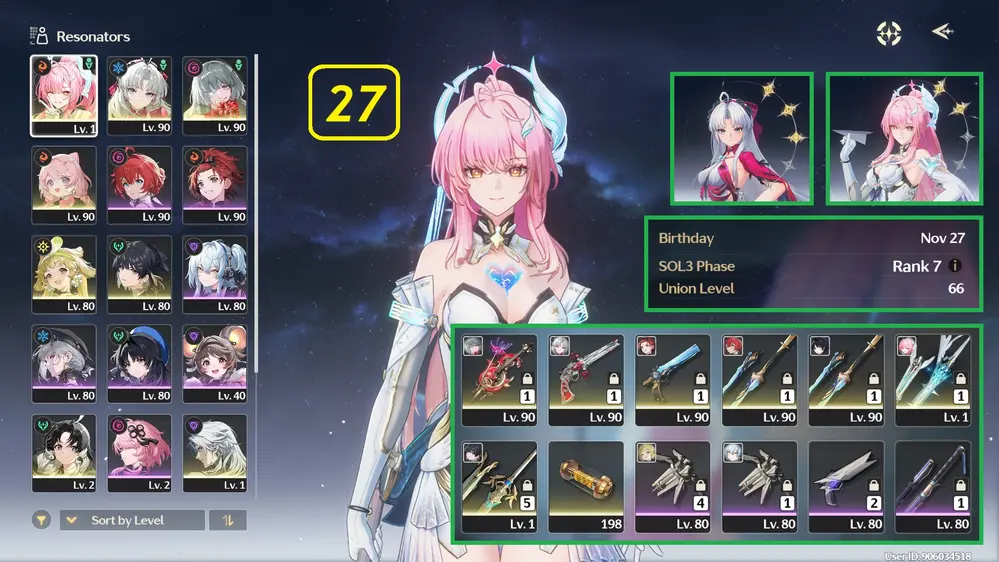Show SOL3 Phase rank info
The image size is (999, 562).
click(x=954, y=266)
